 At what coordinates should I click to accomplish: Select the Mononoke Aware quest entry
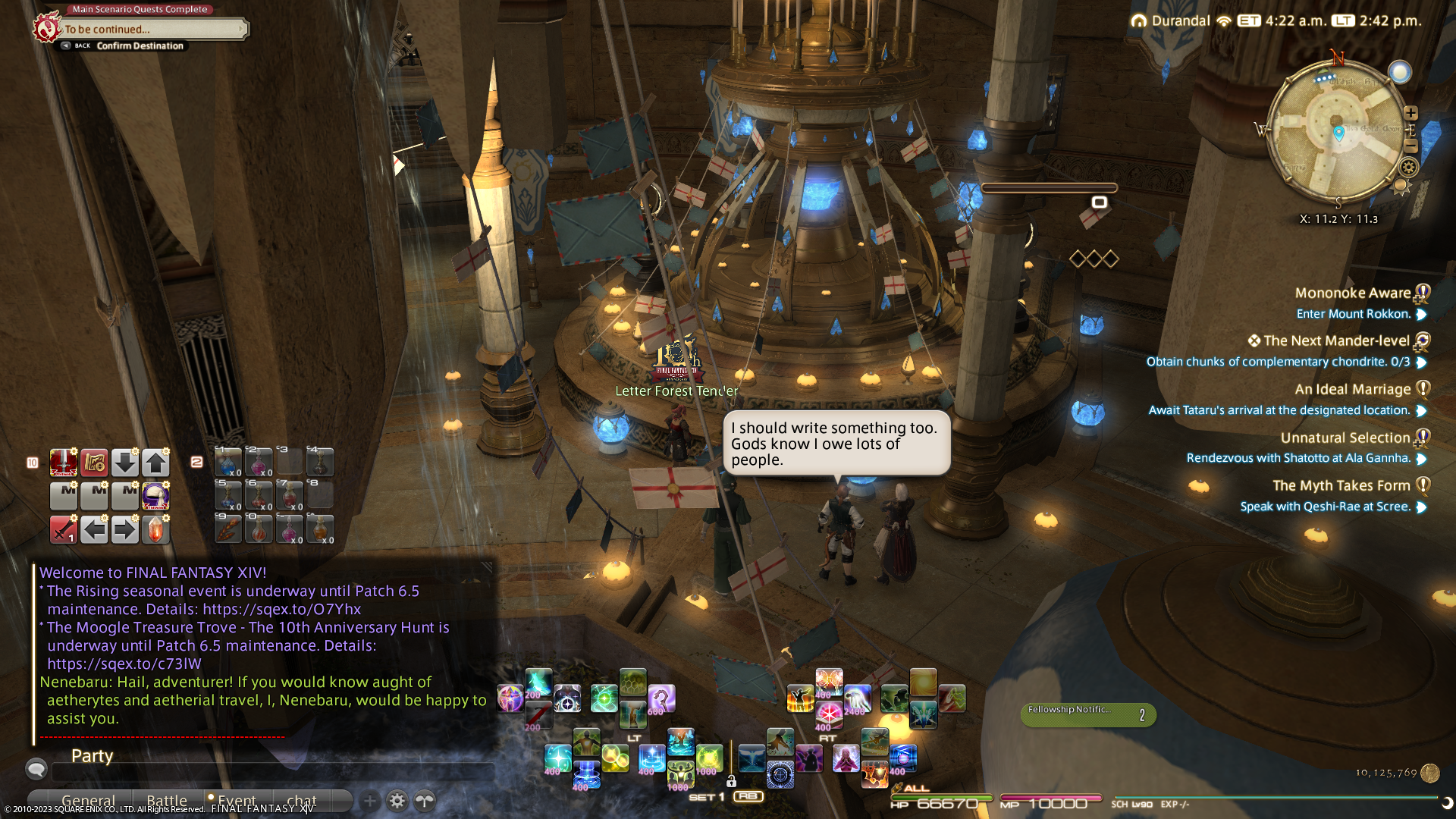coord(1352,293)
